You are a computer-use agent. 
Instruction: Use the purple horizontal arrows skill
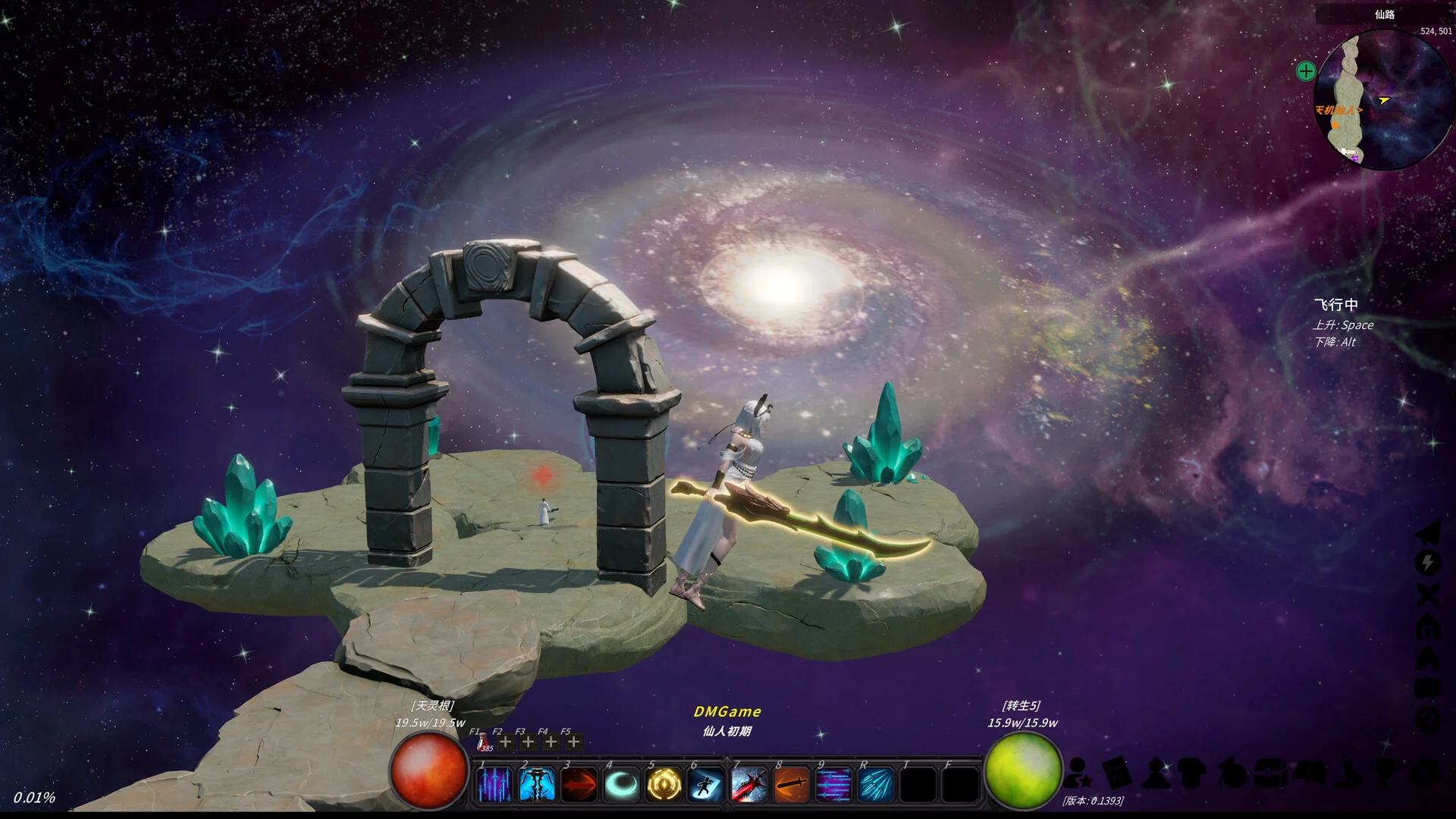[833, 784]
